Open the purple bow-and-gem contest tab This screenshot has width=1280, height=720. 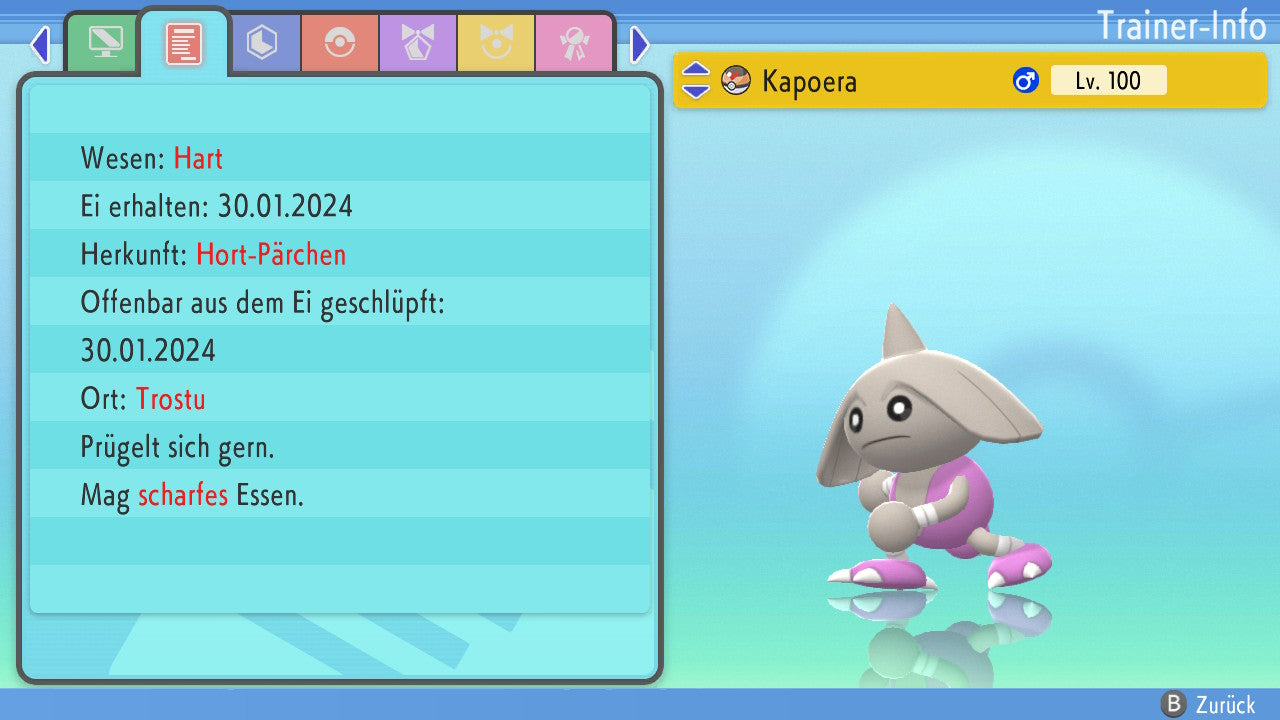pos(418,43)
